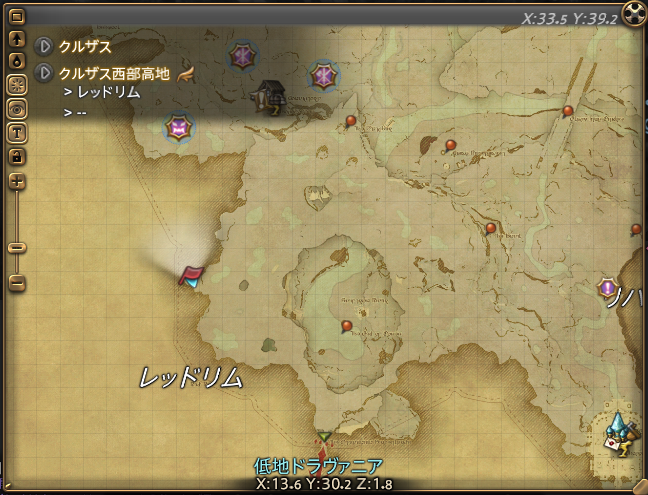Image resolution: width=648 pixels, height=495 pixels.
Task: Click the droplet map toolbar button
Action: pyautogui.click(x=16, y=60)
